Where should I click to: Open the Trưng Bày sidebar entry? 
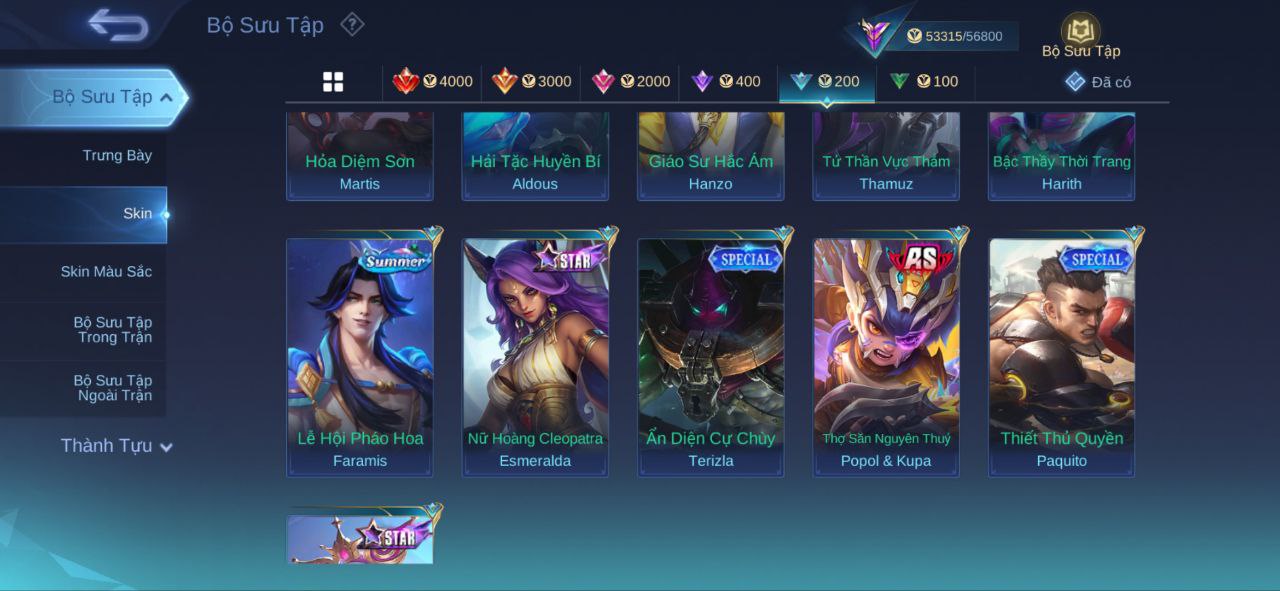coord(117,155)
